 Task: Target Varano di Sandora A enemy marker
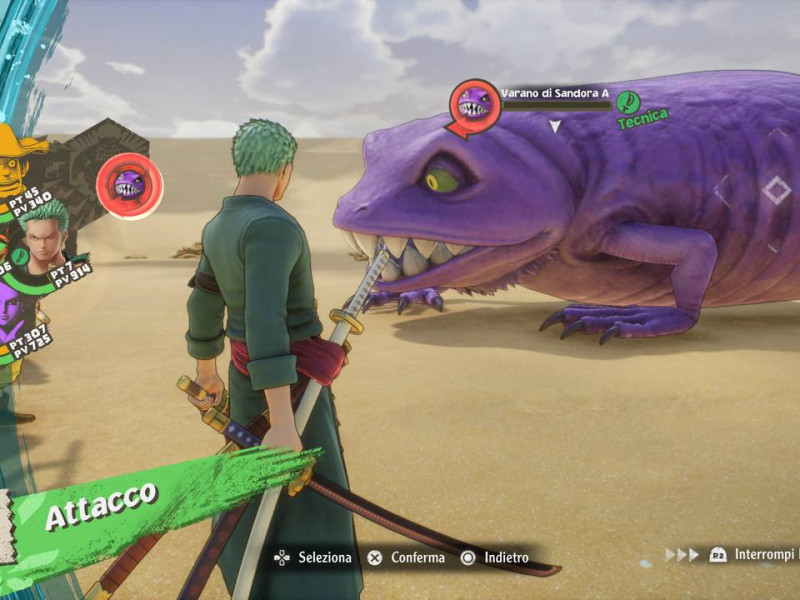coord(475,104)
